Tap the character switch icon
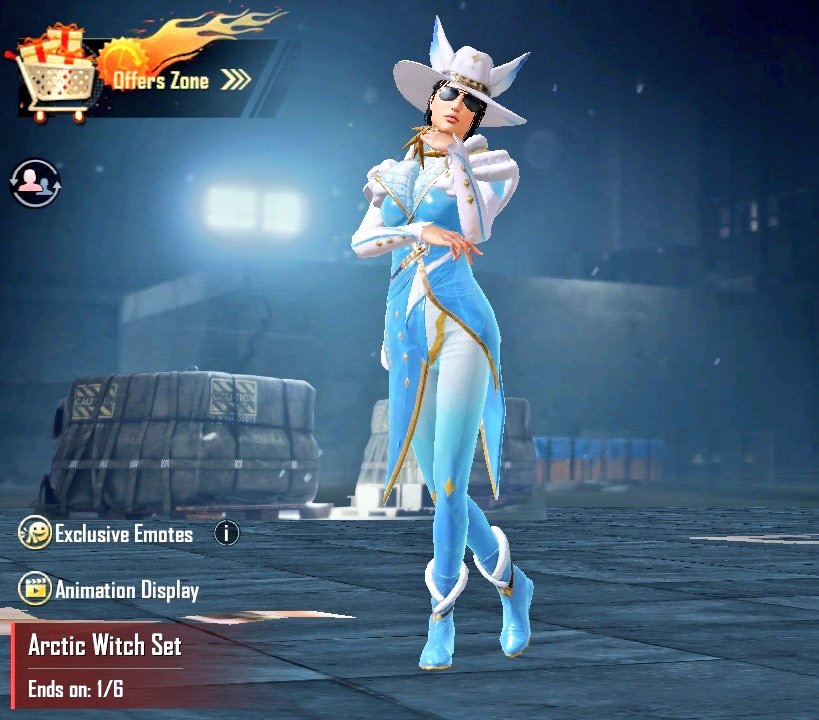This screenshot has width=819, height=720. pos(35,183)
